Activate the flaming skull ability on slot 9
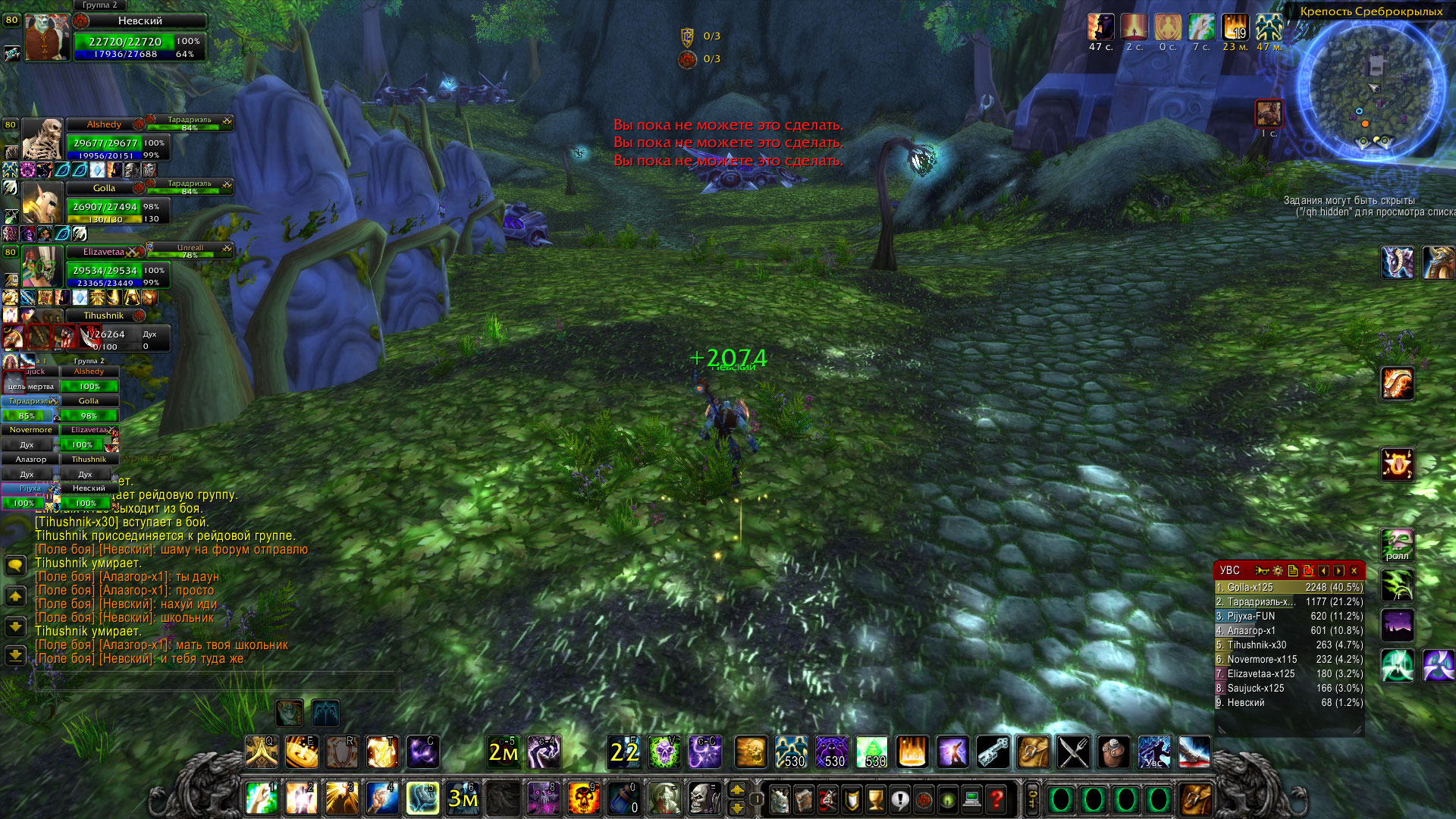Viewport: 1456px width, 819px height. click(583, 799)
